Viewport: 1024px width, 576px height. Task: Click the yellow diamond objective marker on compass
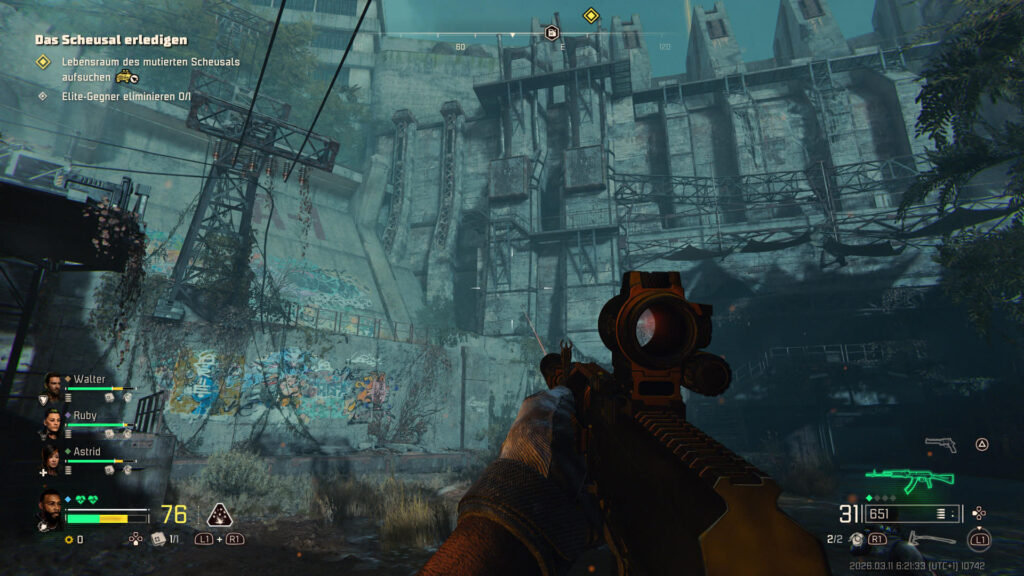[591, 15]
